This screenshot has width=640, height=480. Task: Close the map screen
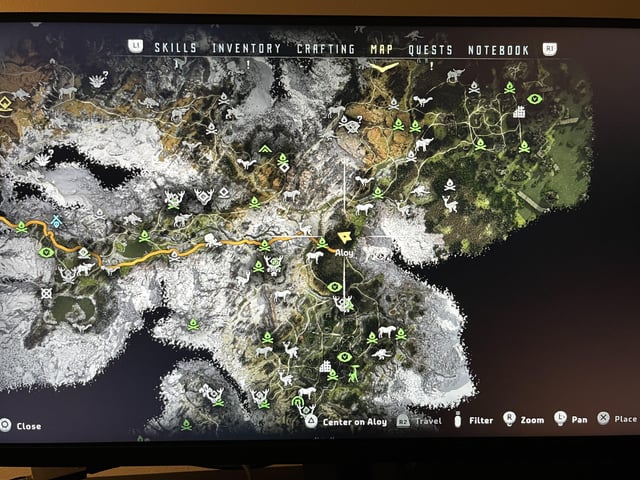pos(22,426)
